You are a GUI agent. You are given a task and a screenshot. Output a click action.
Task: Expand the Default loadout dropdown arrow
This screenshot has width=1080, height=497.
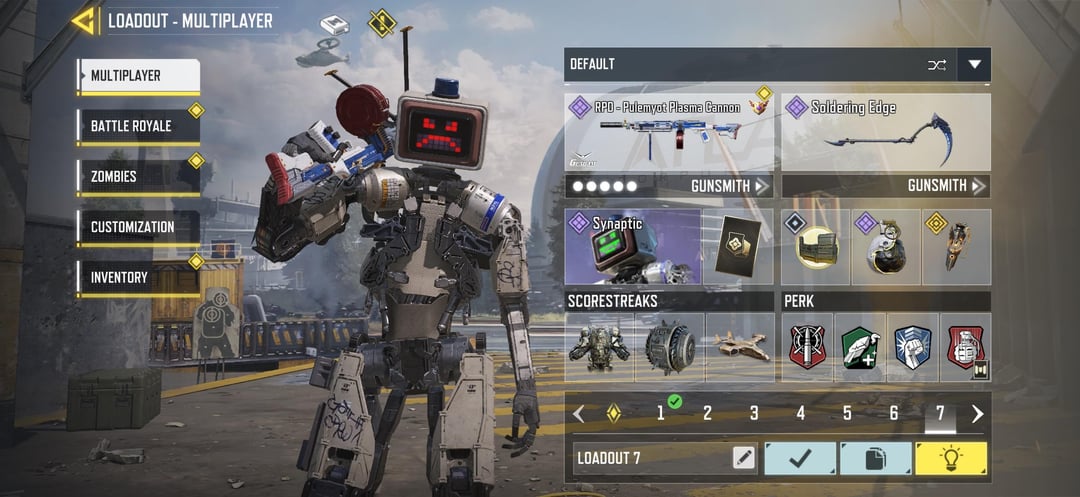pyautogui.click(x=974, y=65)
